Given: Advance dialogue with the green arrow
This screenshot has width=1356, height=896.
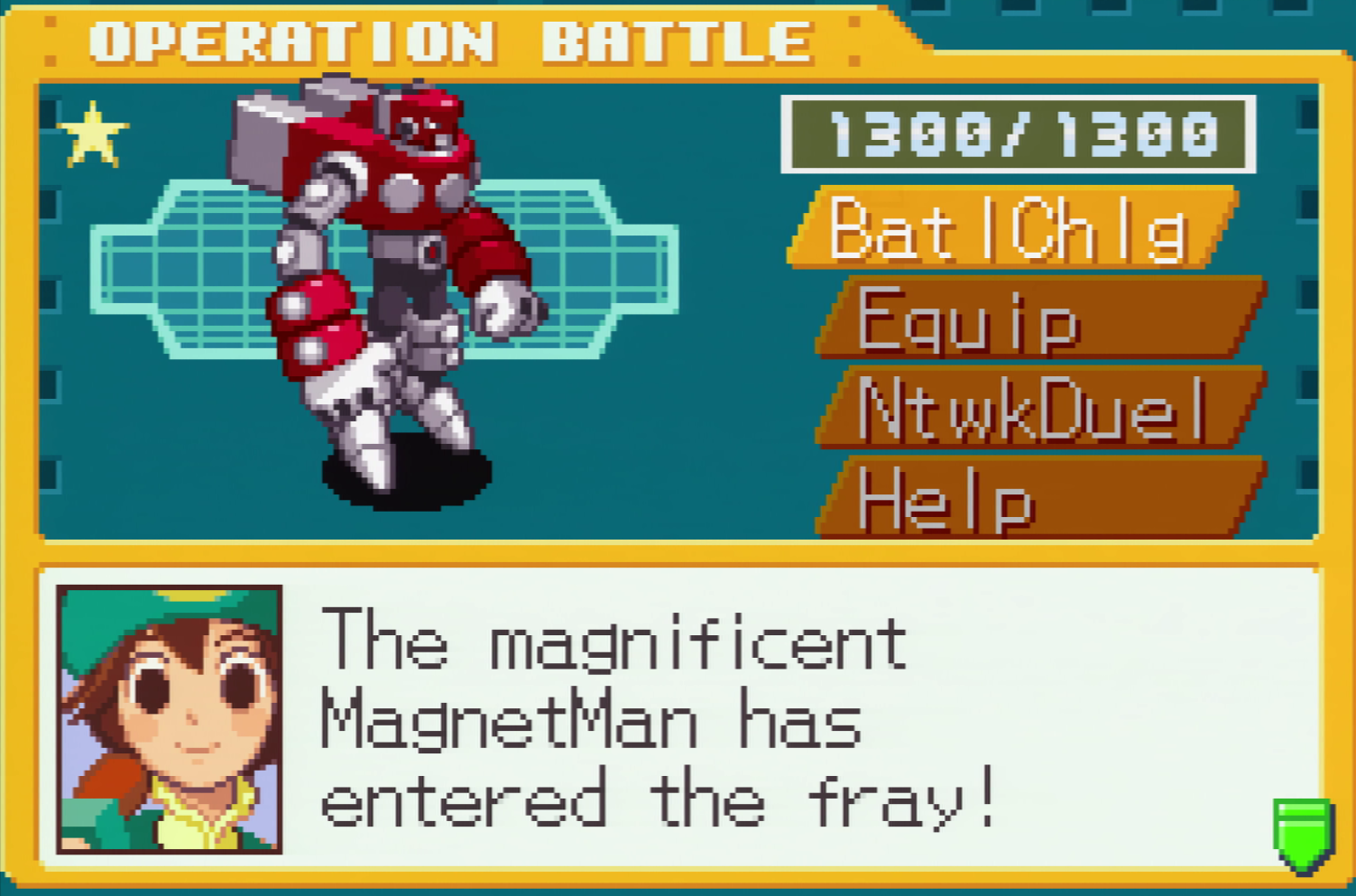Looking at the screenshot, I should [1303, 834].
